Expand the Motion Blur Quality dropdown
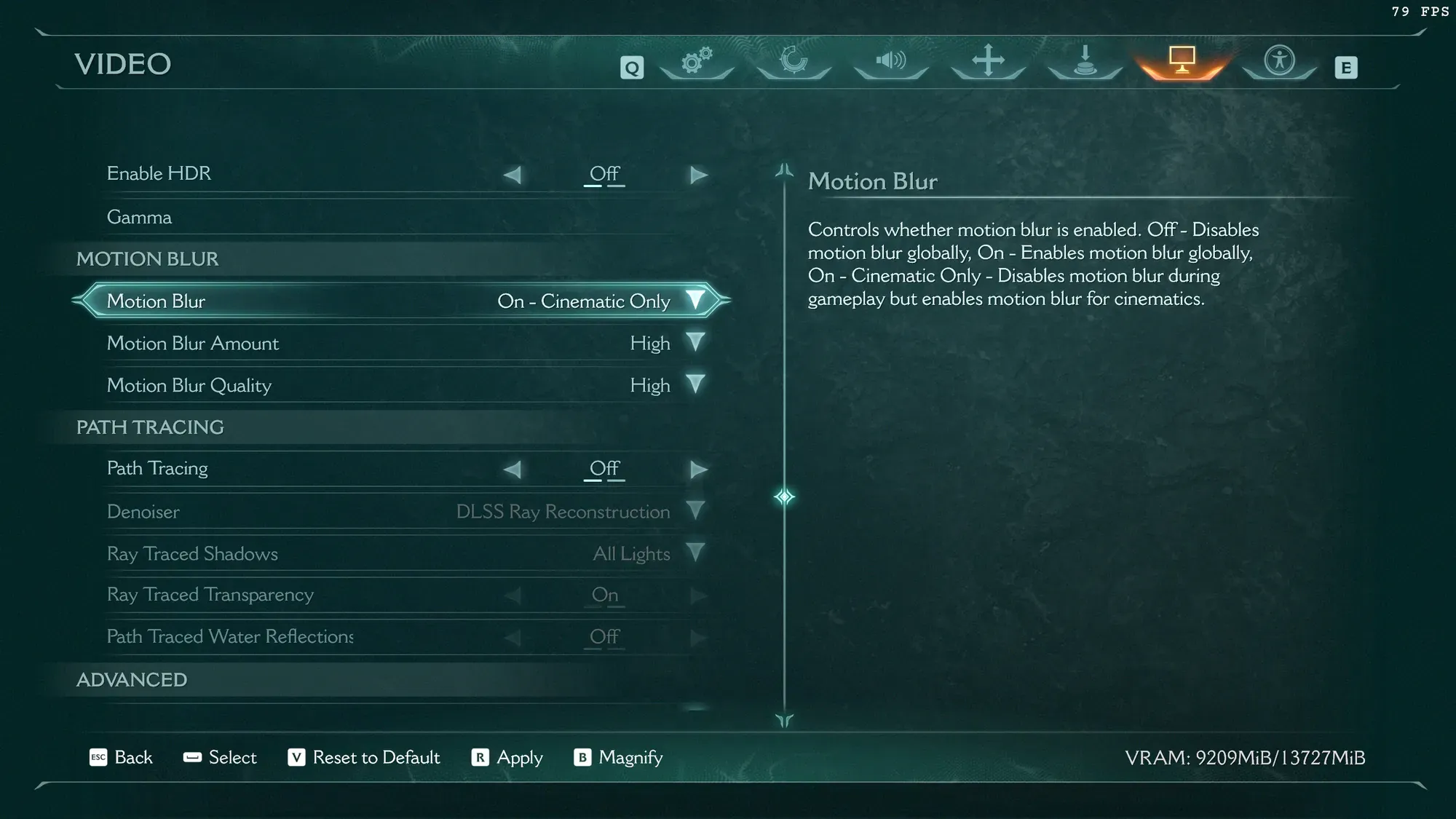This screenshot has width=1456, height=819. pos(695,385)
